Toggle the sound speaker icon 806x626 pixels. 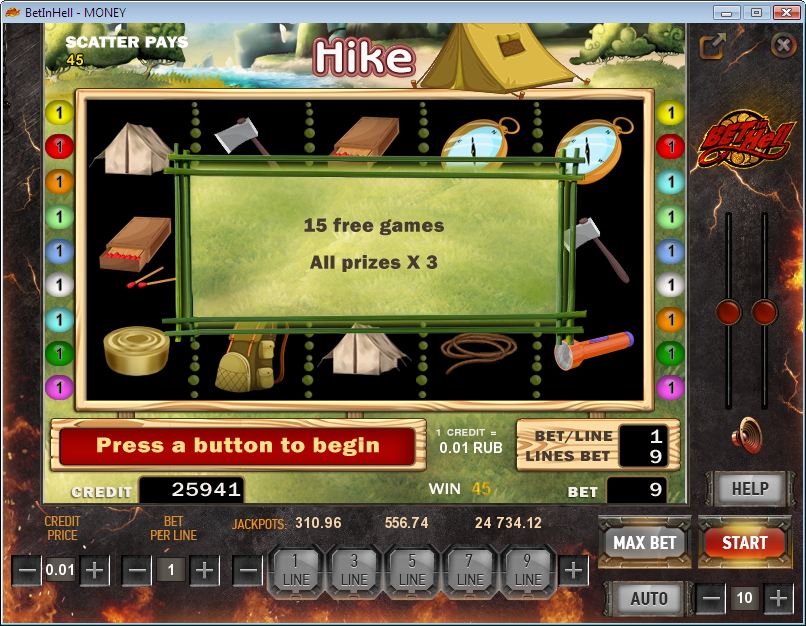pyautogui.click(x=745, y=436)
